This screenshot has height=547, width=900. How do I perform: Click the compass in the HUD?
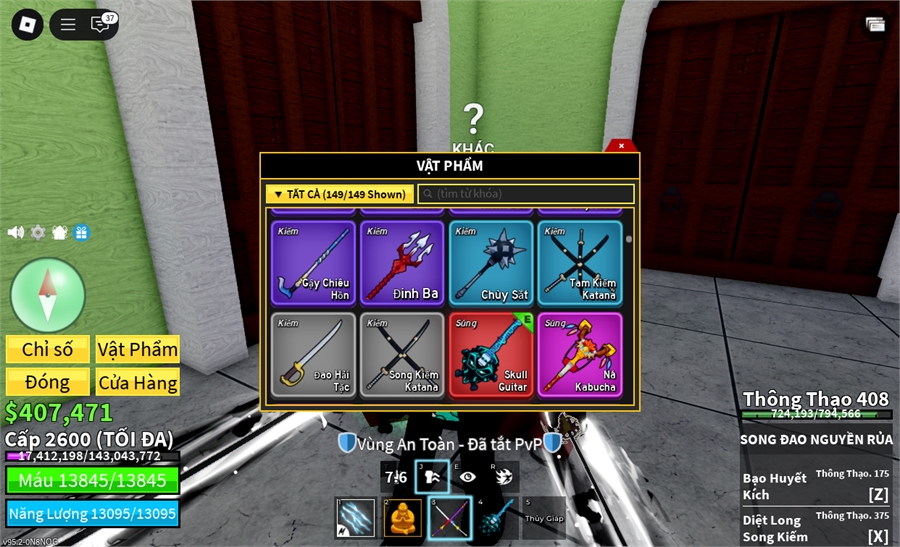(48, 295)
